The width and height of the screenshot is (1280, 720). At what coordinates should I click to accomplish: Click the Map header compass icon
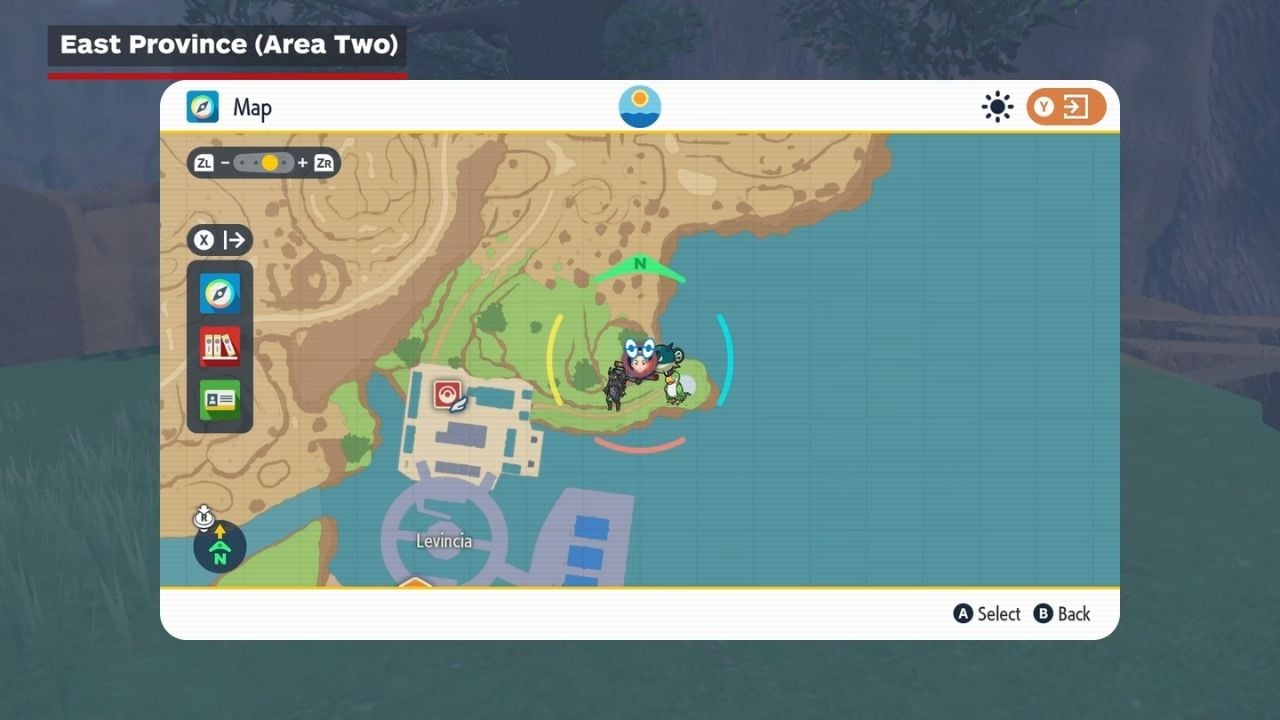pos(203,107)
